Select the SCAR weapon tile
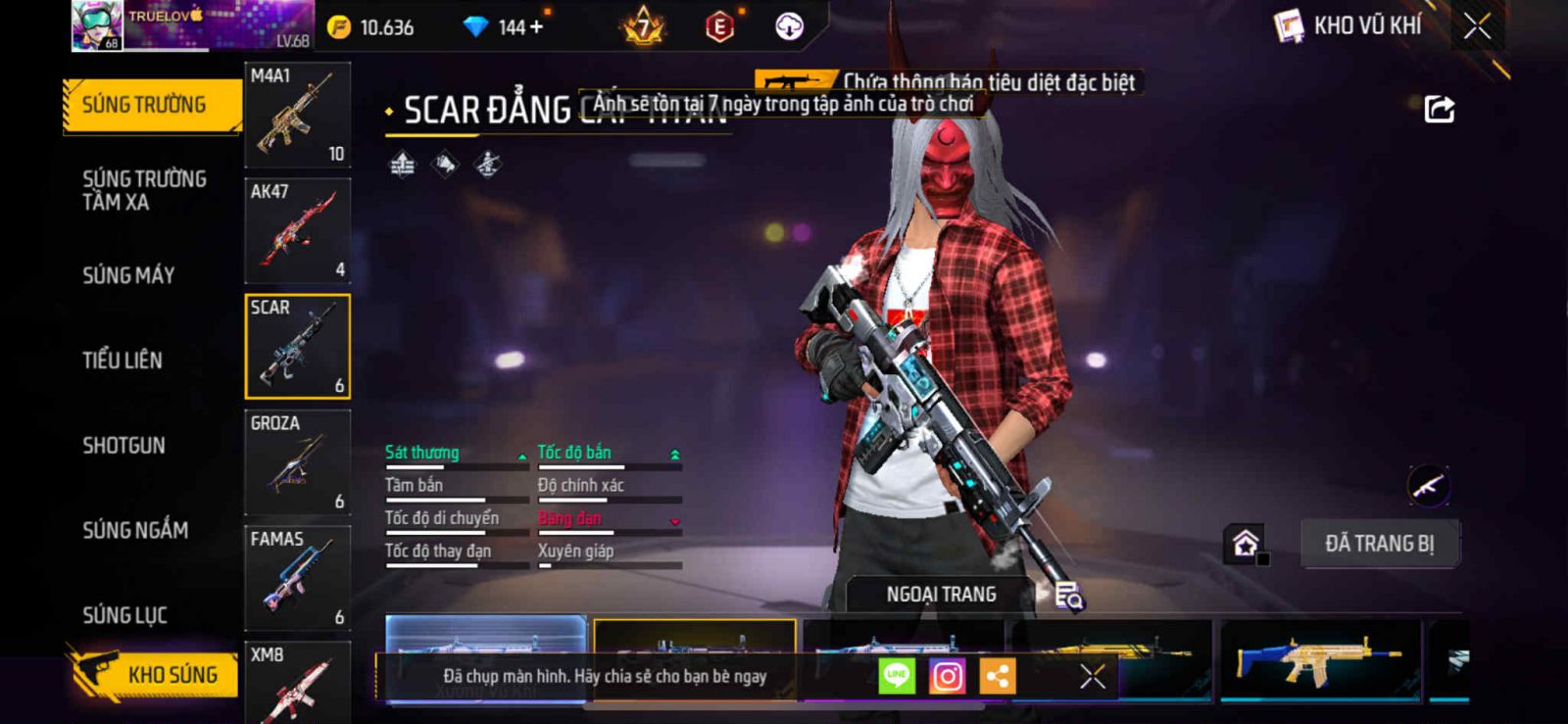1568x724 pixels. (x=297, y=347)
